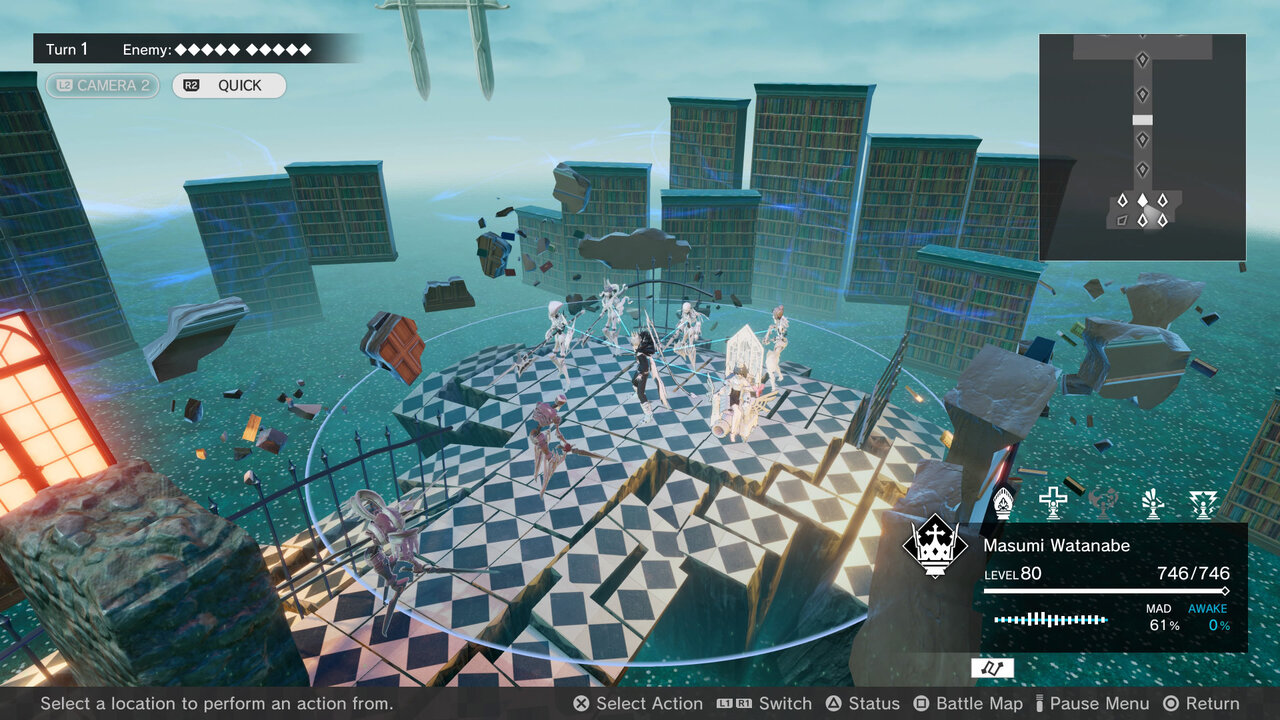
Task: Open the battle minimap
Action: (1142, 147)
